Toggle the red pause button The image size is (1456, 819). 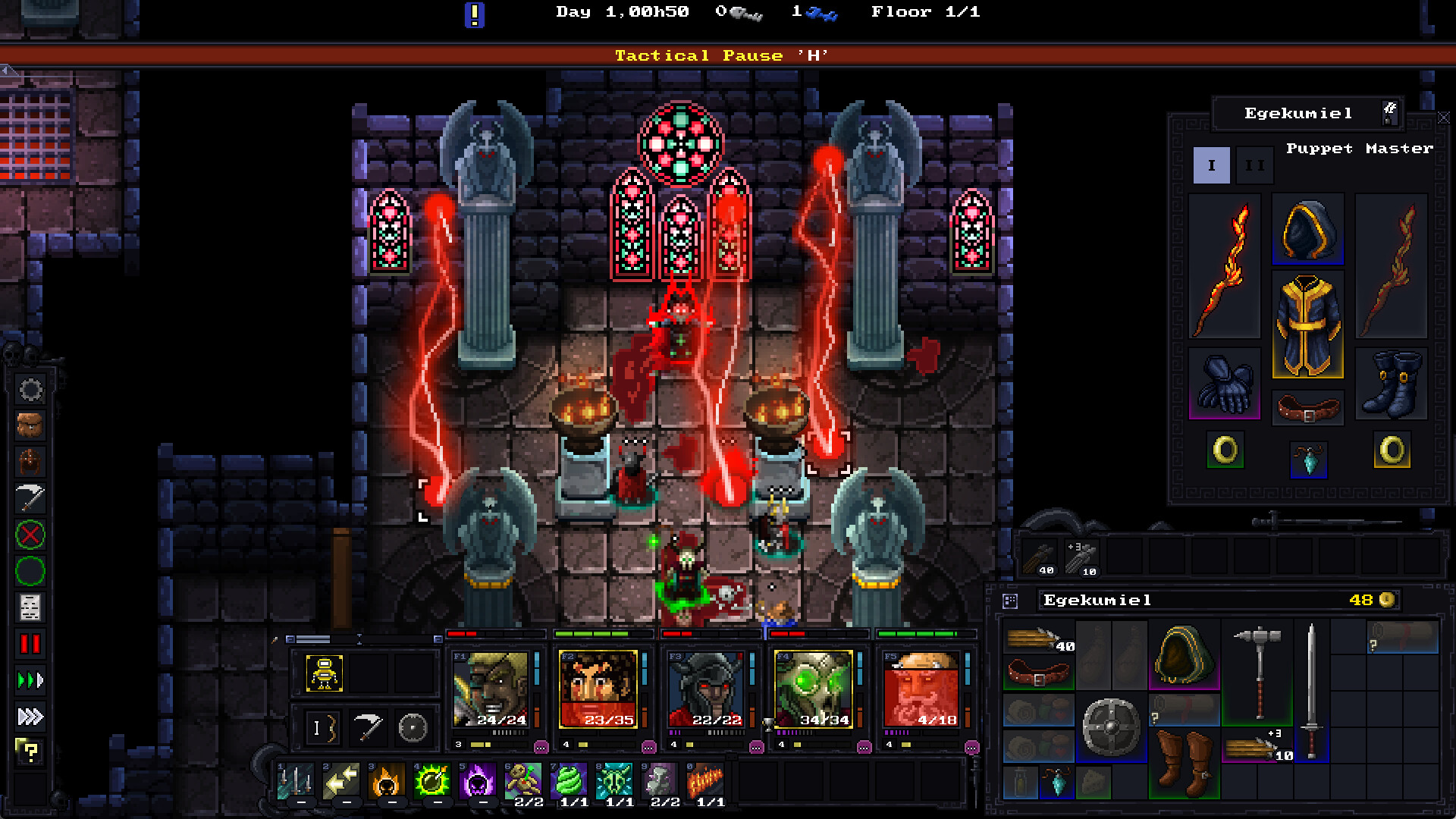tap(30, 644)
